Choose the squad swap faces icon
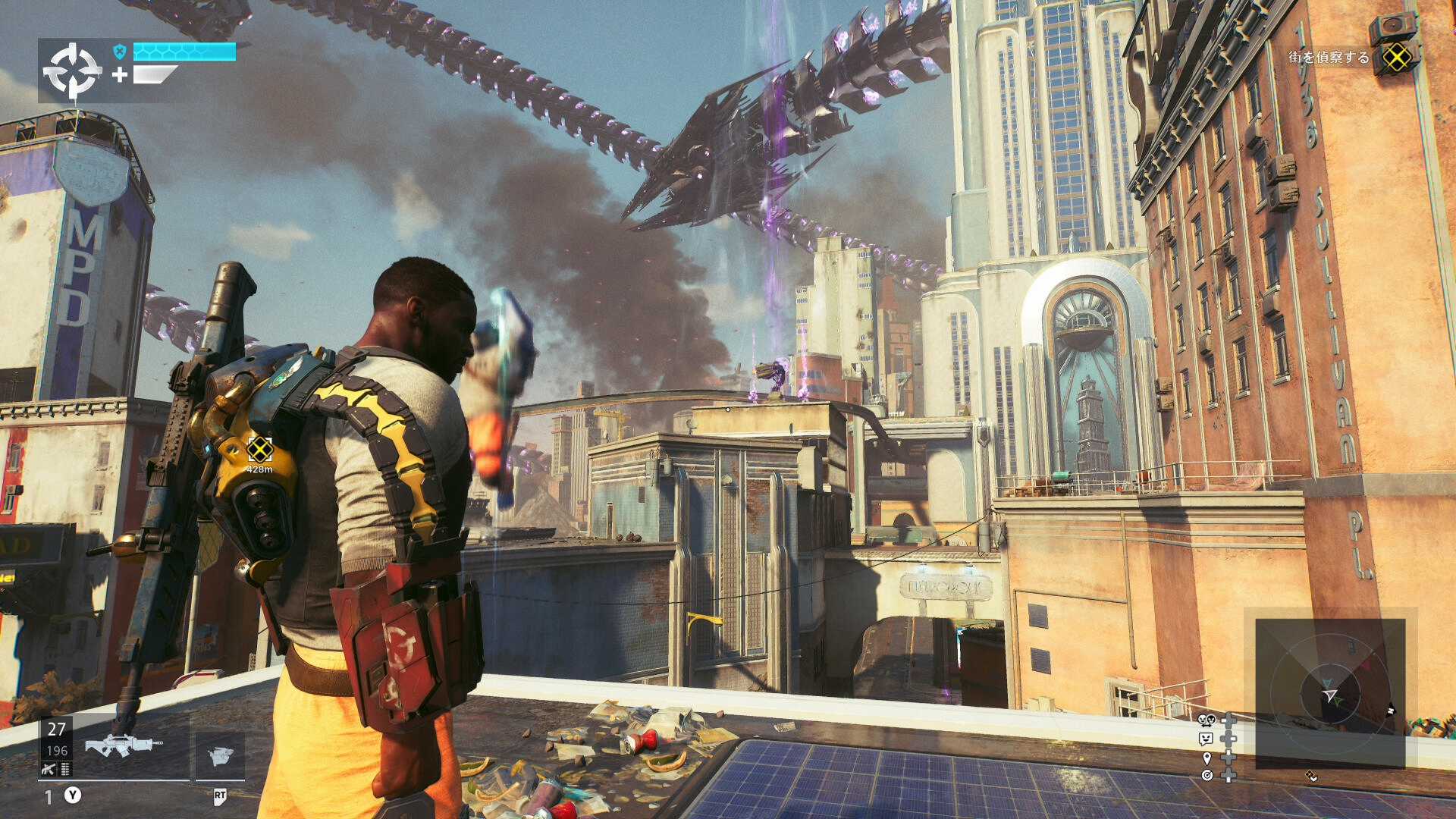Screen dimensions: 1456x819 click(1207, 720)
